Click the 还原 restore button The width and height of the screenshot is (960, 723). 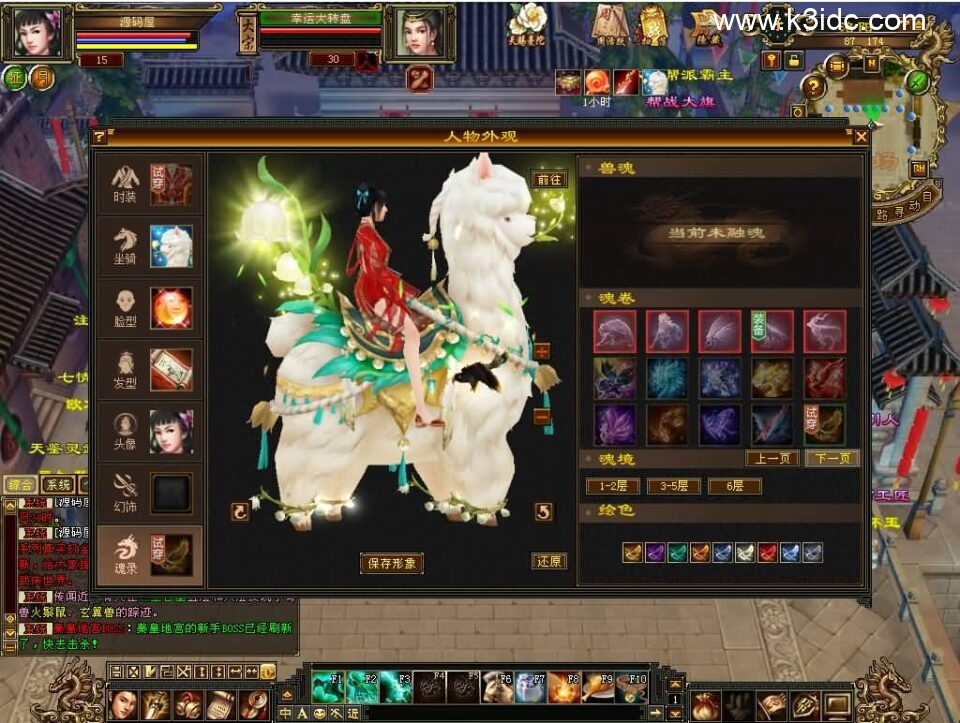[x=549, y=561]
